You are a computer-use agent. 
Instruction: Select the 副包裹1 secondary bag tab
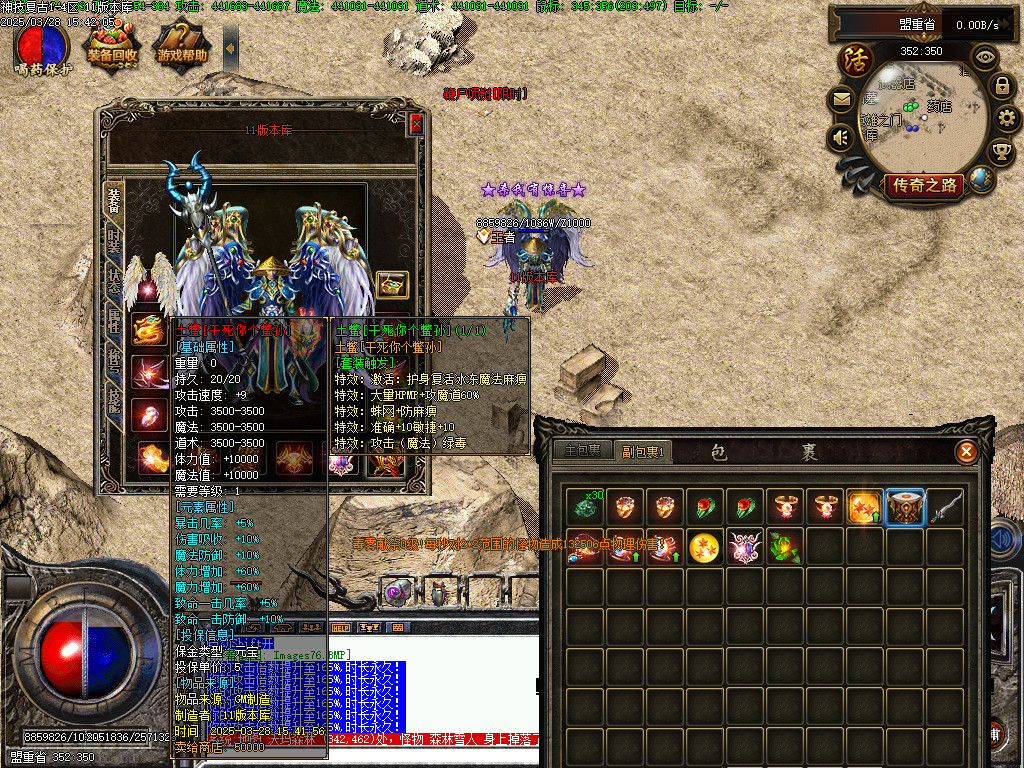click(644, 451)
